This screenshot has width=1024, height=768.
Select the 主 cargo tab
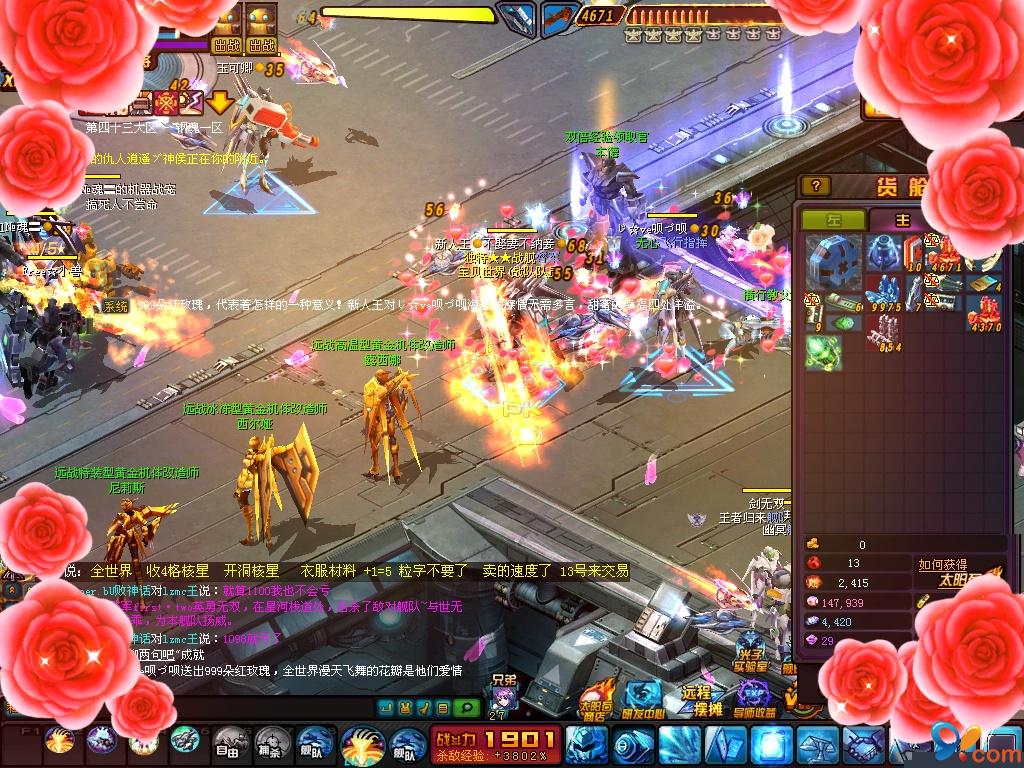pos(902,220)
